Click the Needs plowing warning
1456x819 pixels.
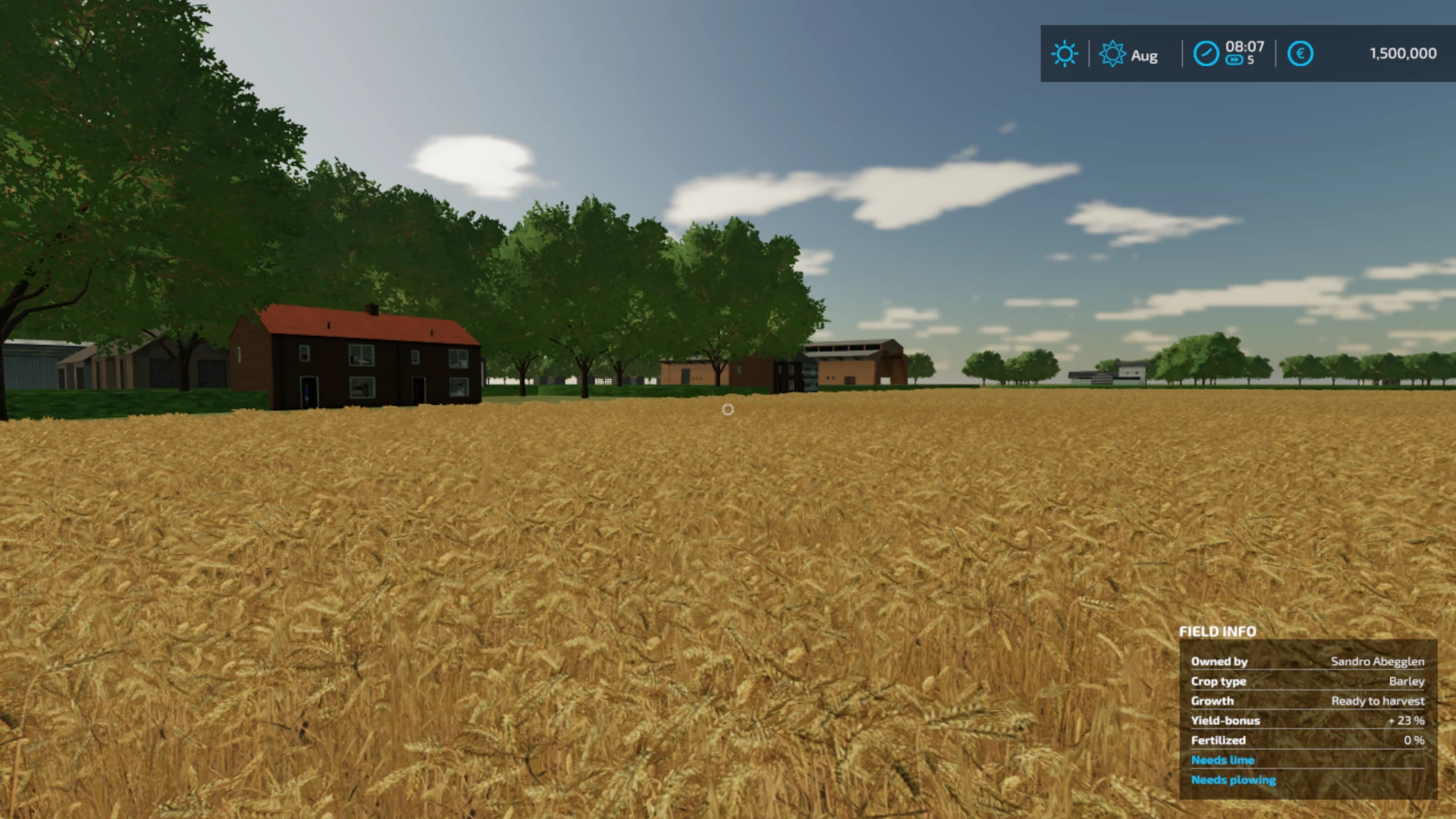[x=1233, y=780]
